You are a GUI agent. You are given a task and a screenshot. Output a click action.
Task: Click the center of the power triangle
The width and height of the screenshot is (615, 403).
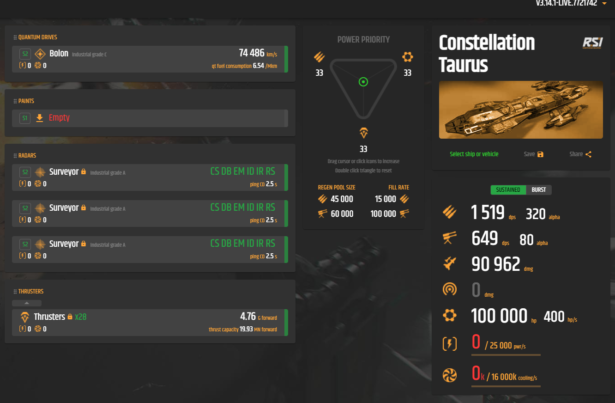(x=363, y=82)
